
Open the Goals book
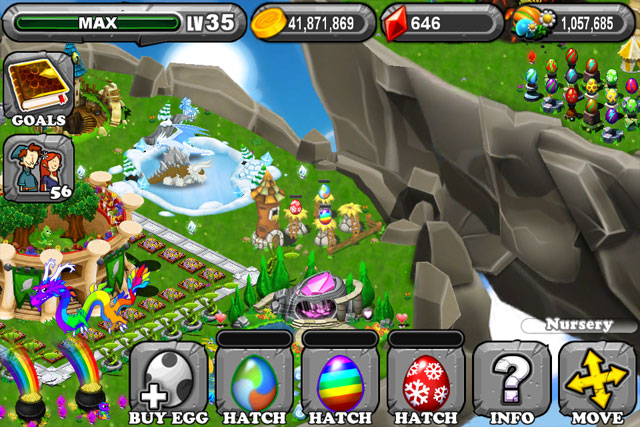pyautogui.click(x=37, y=88)
